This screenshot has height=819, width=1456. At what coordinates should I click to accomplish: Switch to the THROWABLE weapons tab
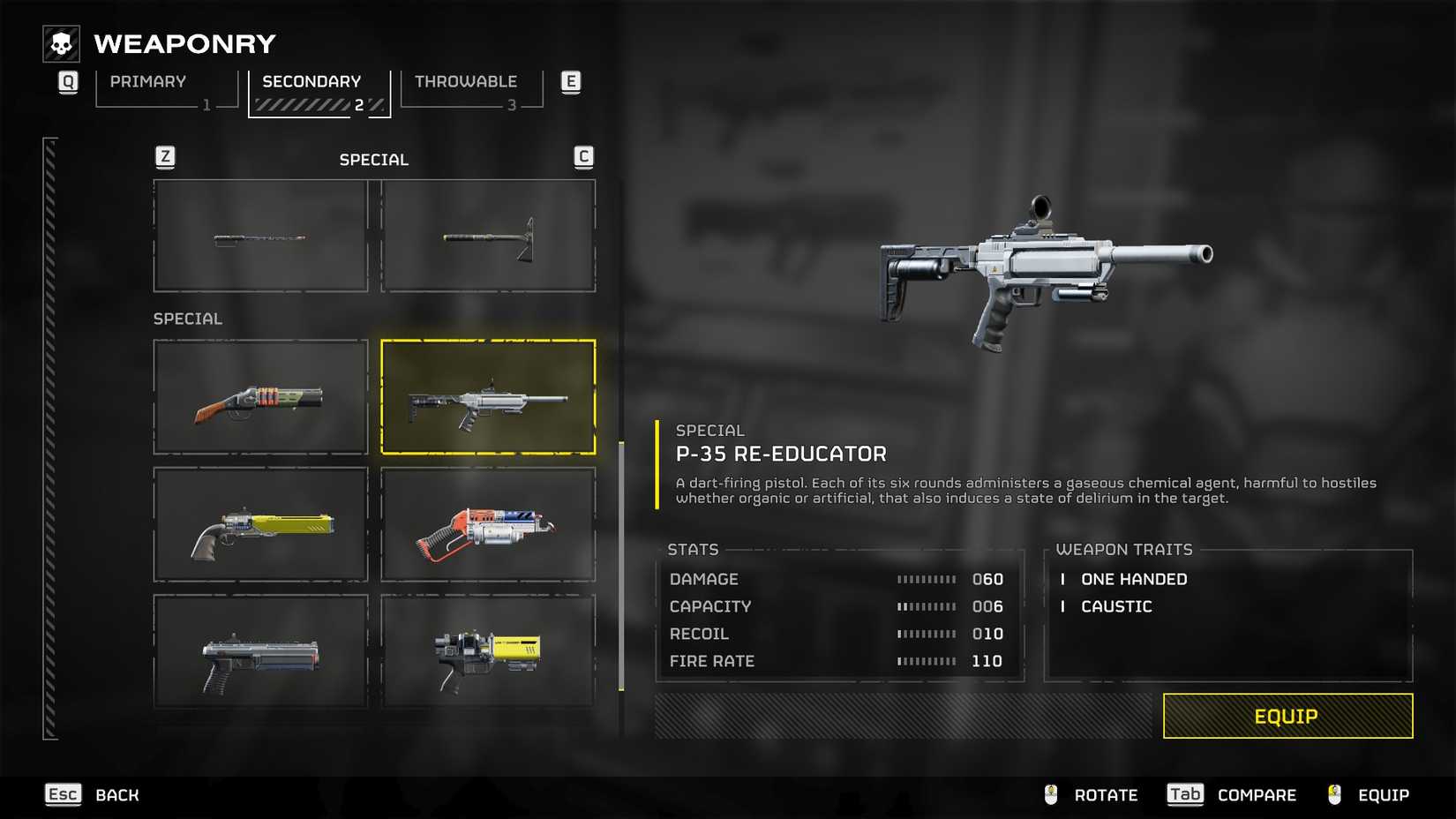point(463,81)
